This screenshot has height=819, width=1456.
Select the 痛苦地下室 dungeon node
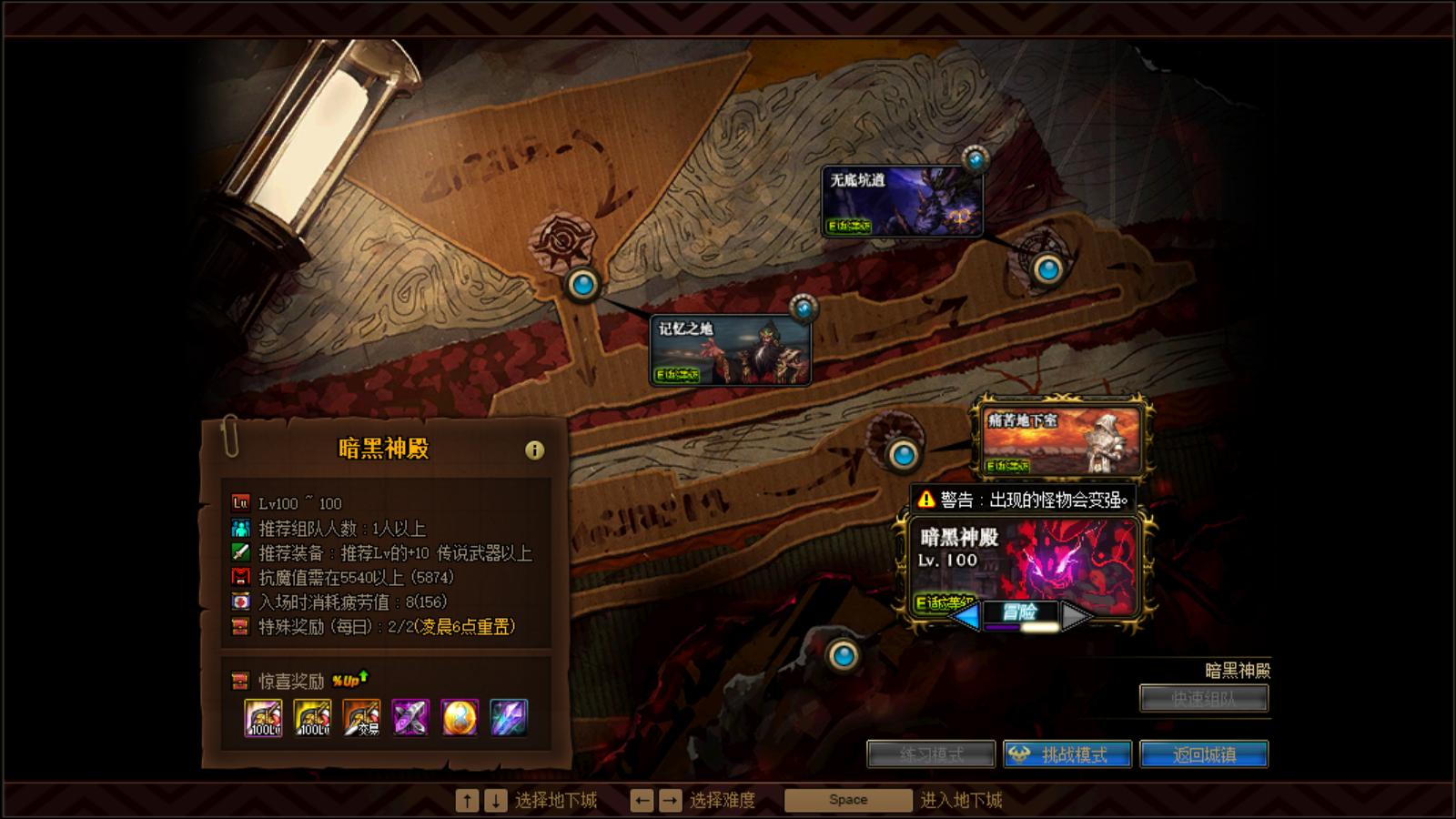[x=1062, y=438]
